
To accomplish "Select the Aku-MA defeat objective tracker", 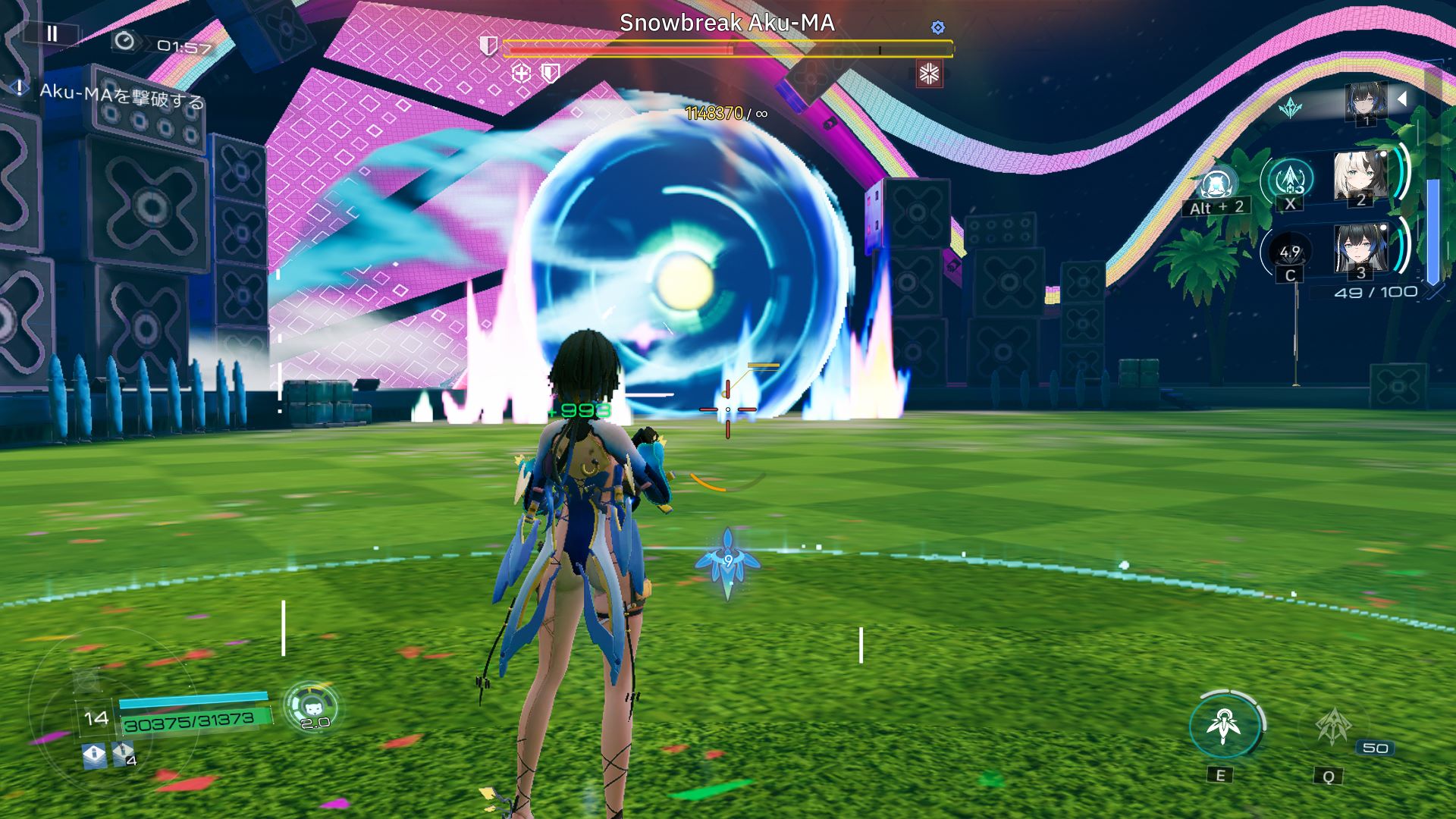I will pyautogui.click(x=121, y=96).
